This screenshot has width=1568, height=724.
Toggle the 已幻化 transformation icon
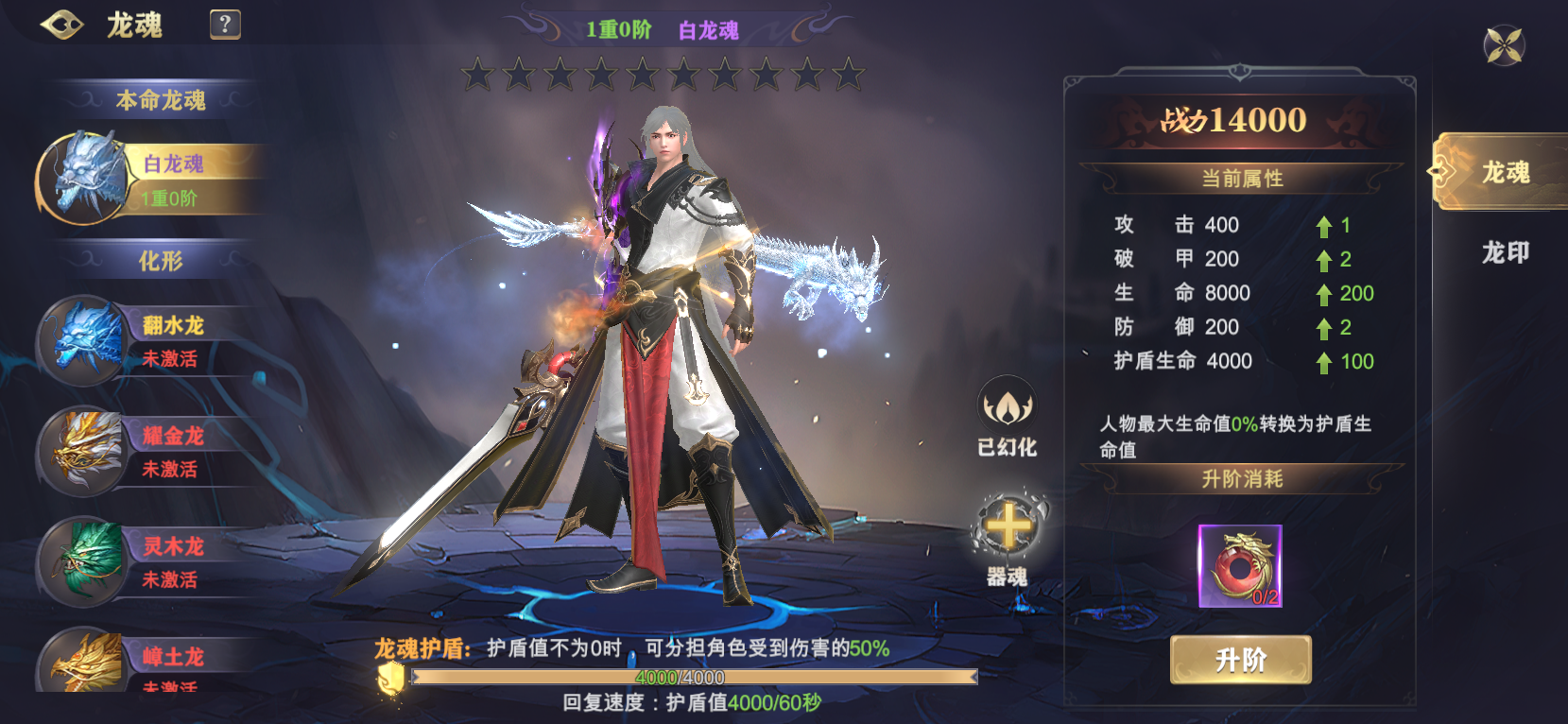[1007, 407]
